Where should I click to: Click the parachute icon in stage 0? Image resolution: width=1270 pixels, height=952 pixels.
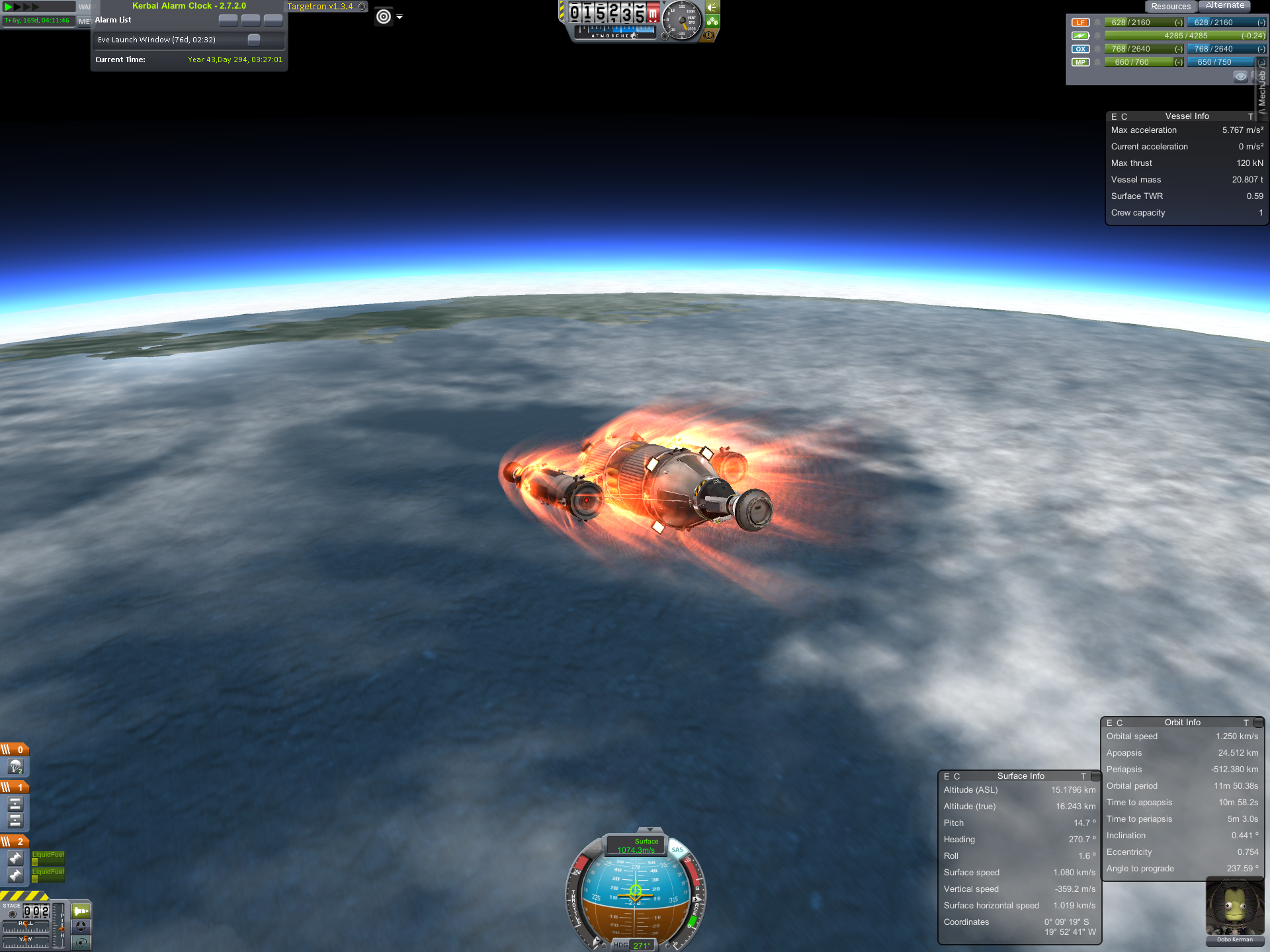(x=16, y=767)
